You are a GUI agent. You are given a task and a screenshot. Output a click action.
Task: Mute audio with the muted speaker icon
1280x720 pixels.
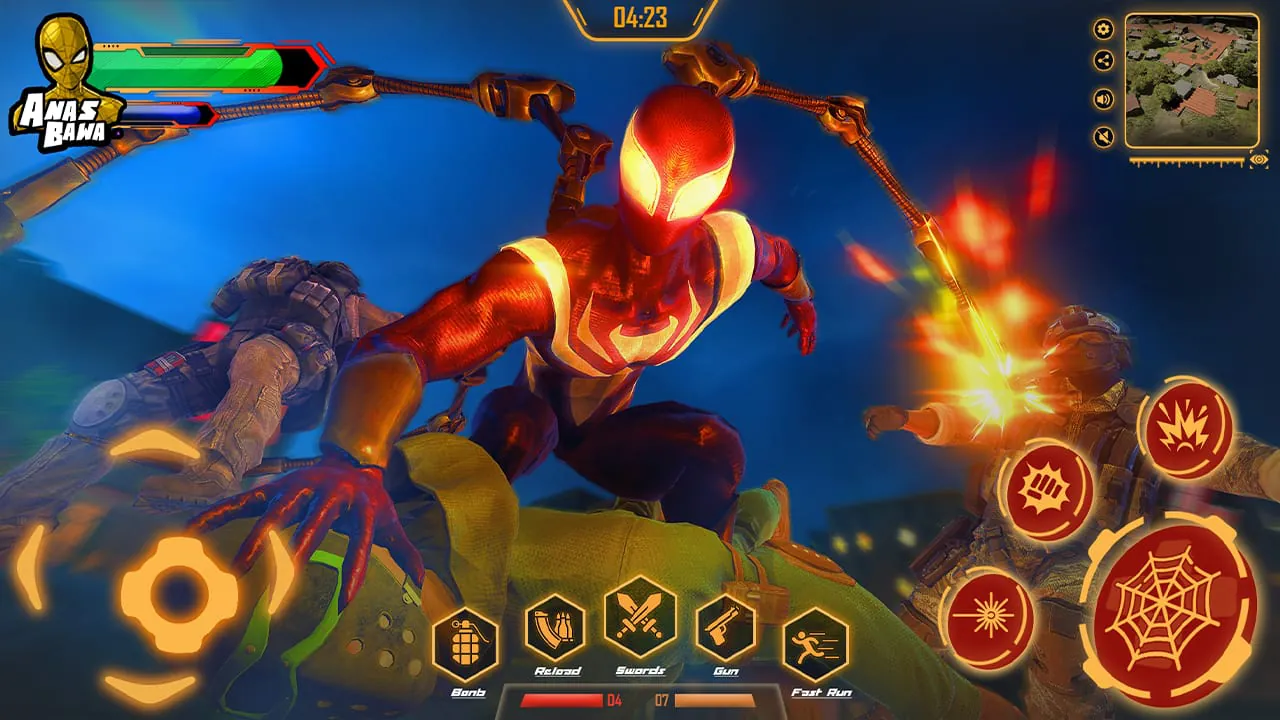(x=1101, y=134)
